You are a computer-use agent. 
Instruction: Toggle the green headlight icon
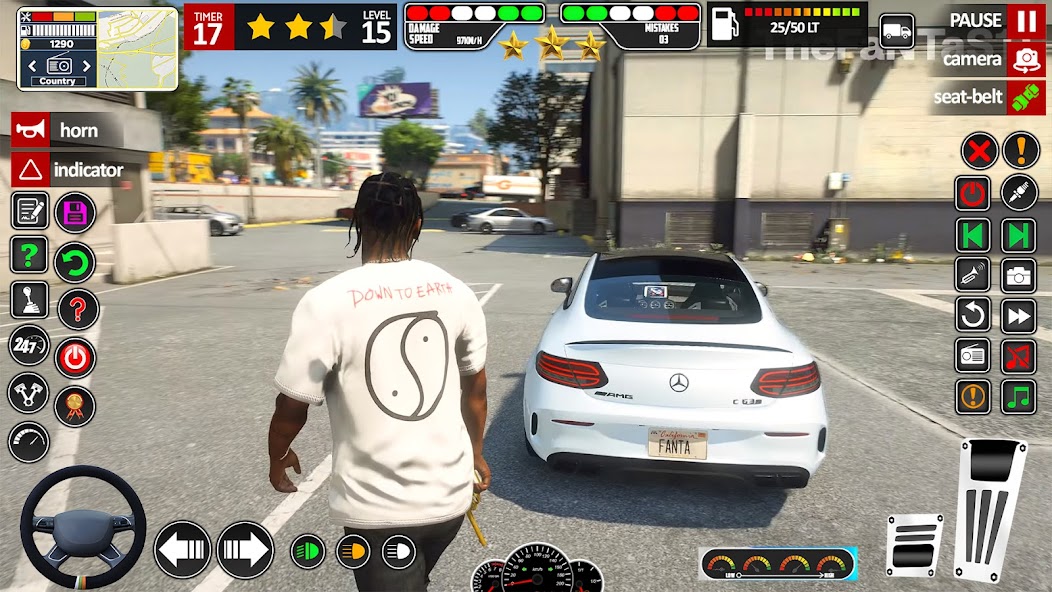click(x=308, y=551)
